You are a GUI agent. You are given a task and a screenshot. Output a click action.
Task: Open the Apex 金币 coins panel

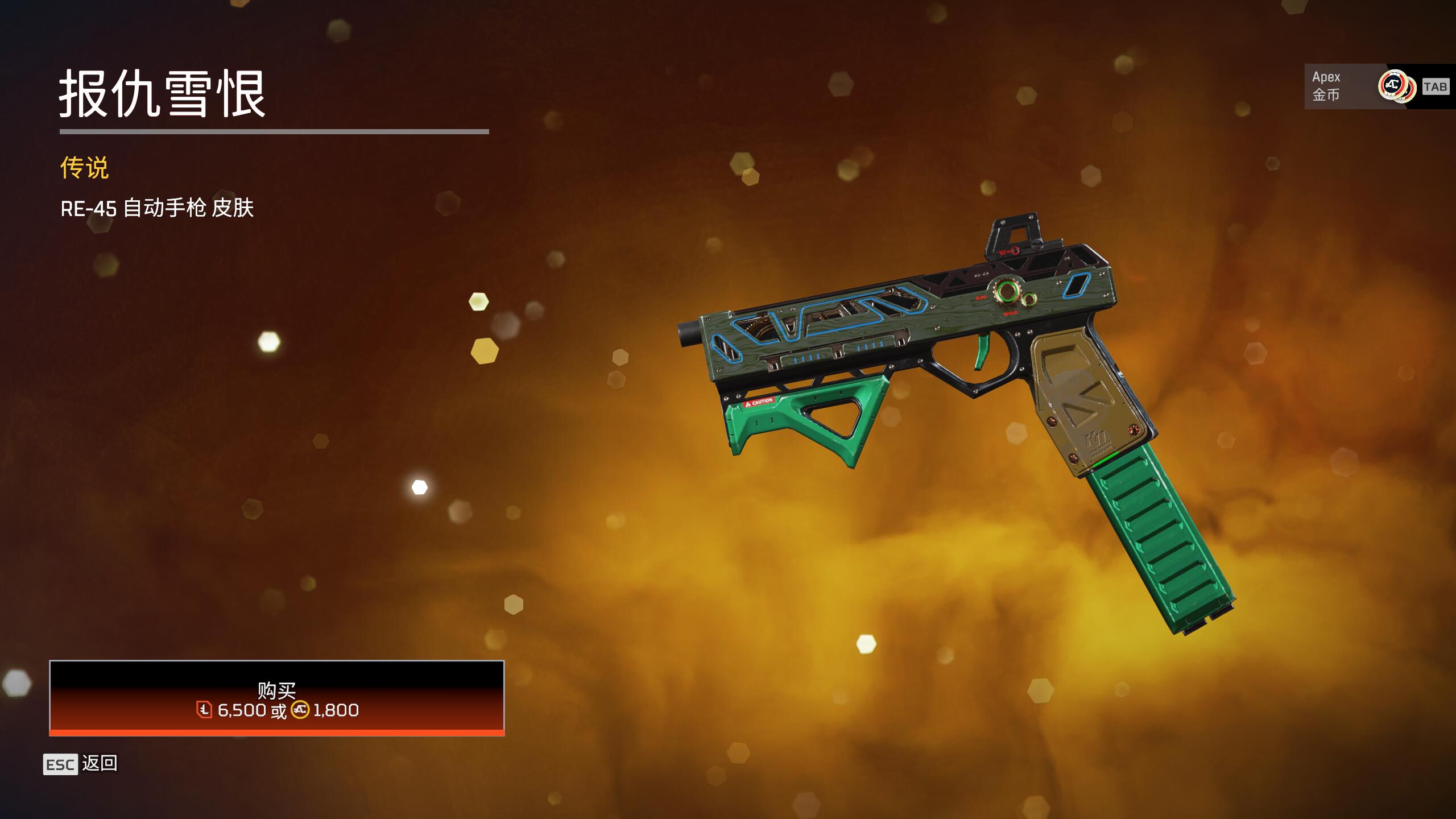point(1376,86)
